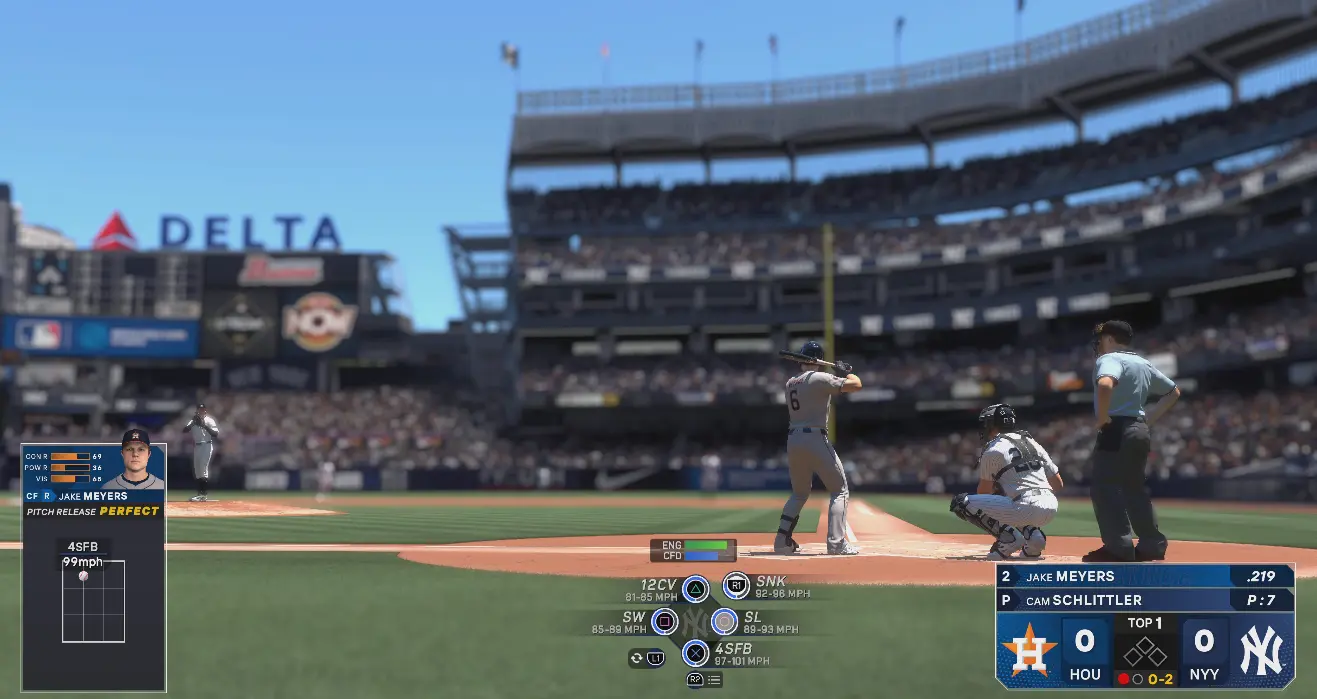
Task: Click the strike zone grid in pitch panel
Action: (93, 601)
